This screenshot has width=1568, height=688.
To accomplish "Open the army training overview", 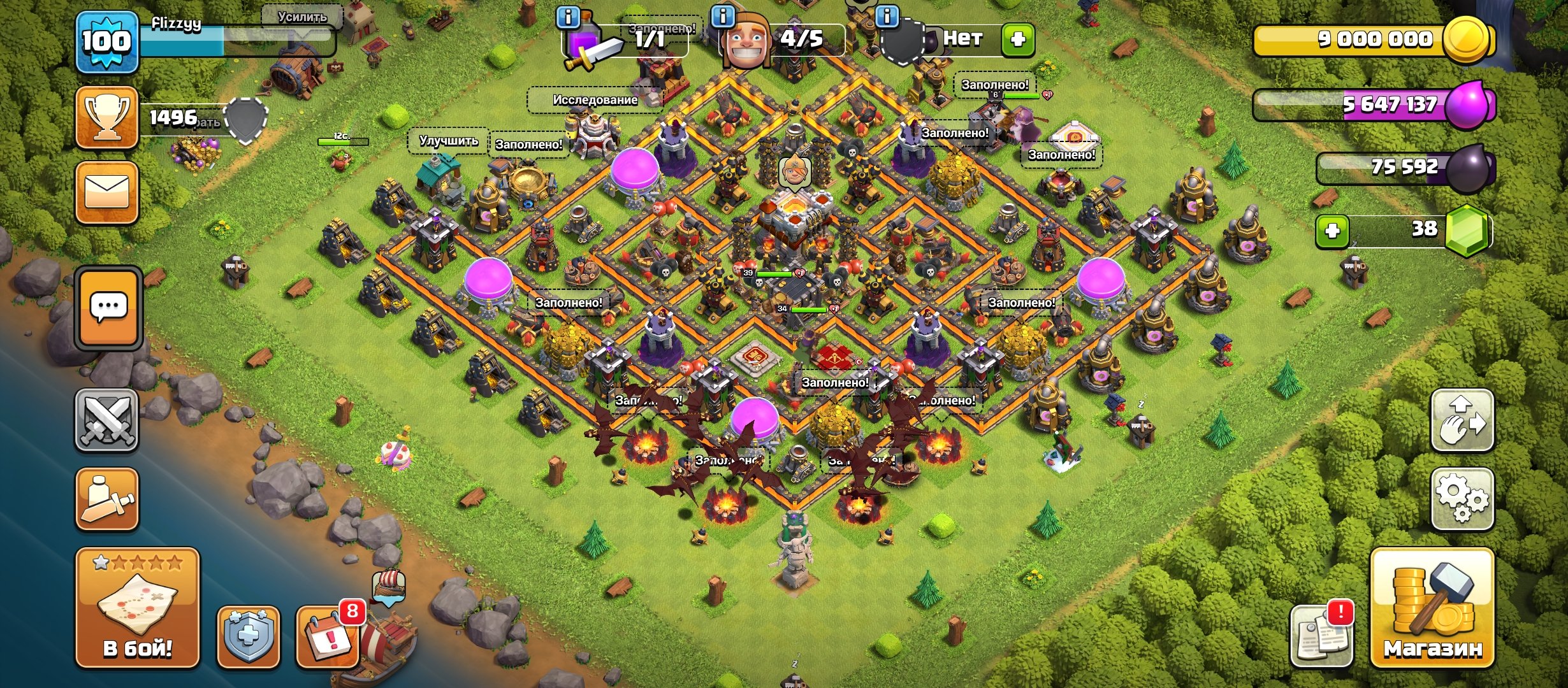I will click(107, 499).
